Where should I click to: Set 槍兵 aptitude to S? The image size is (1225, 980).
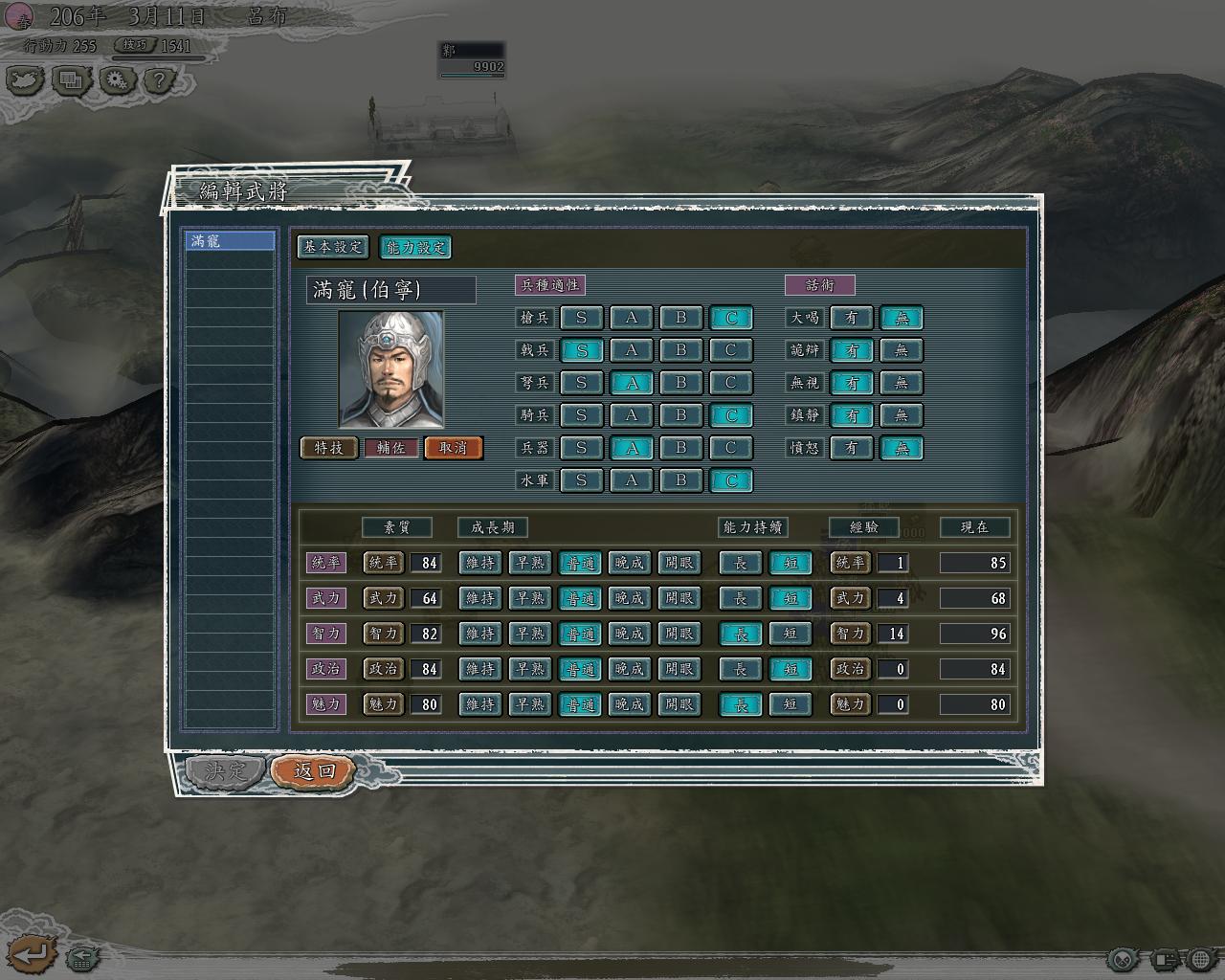[581, 318]
